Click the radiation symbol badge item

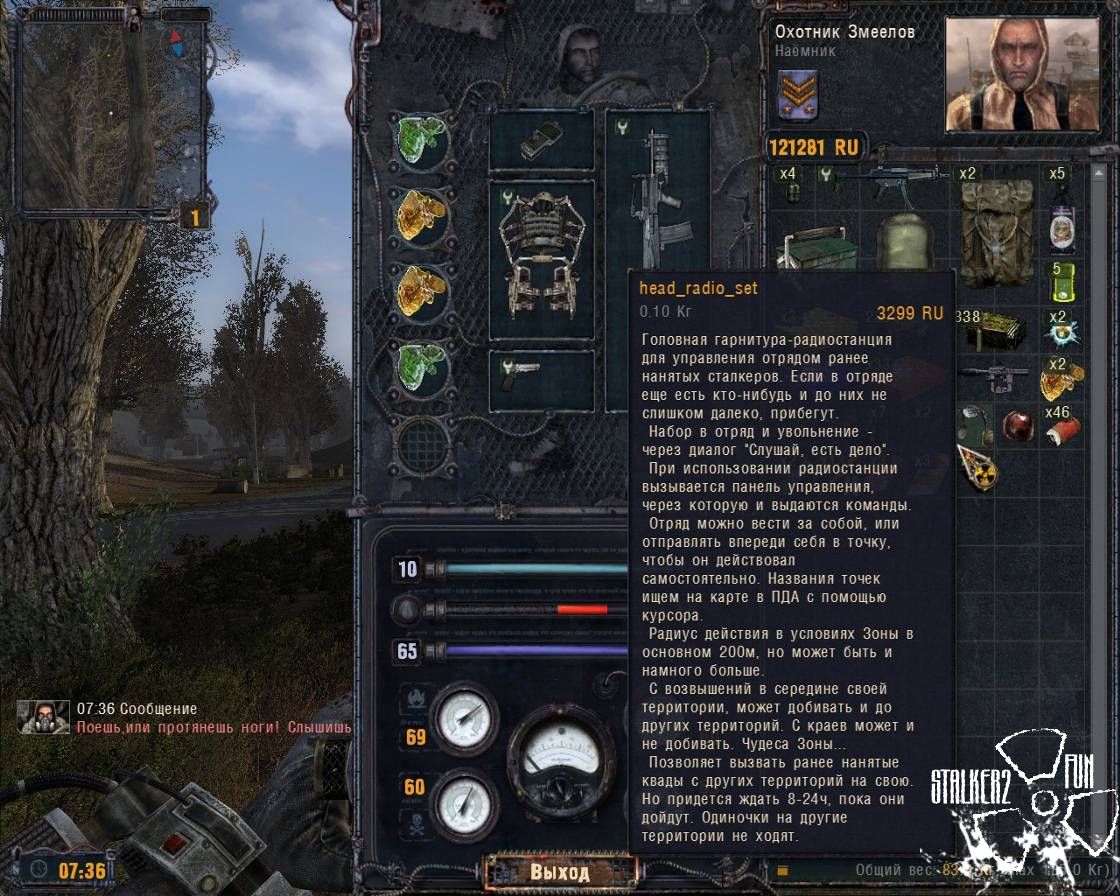[x=976, y=467]
